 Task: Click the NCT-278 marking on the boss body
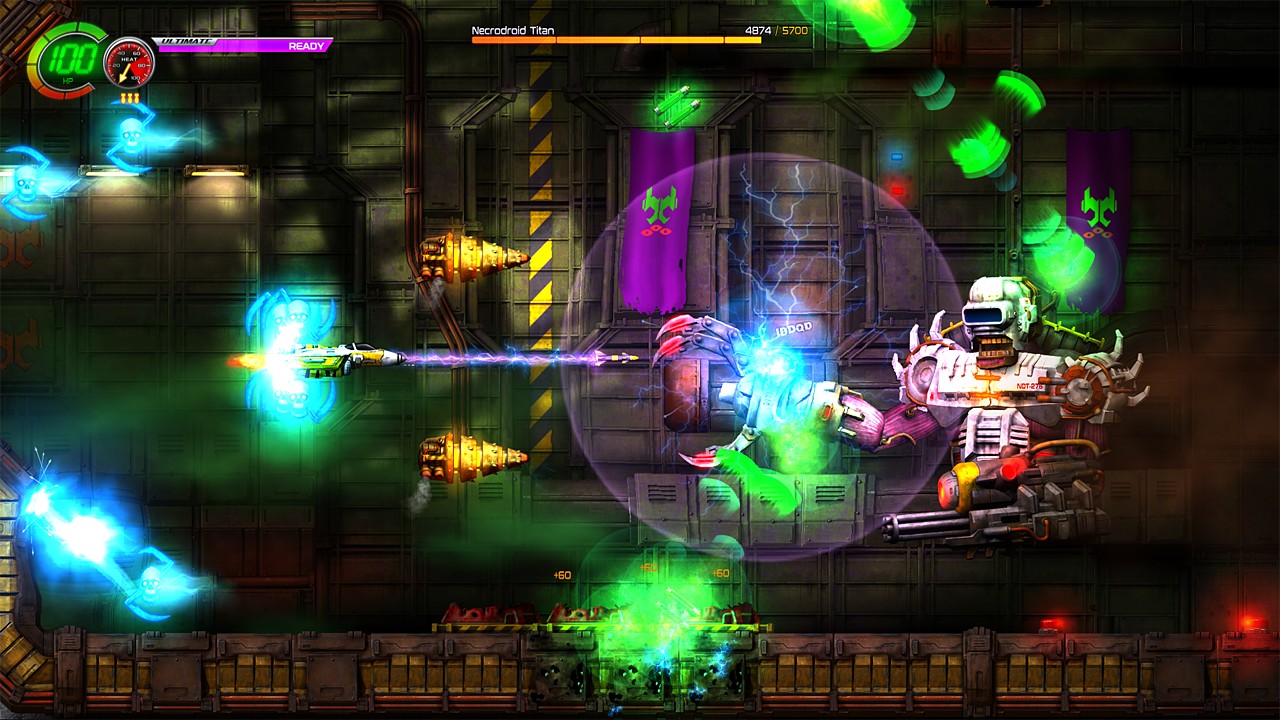point(1029,385)
